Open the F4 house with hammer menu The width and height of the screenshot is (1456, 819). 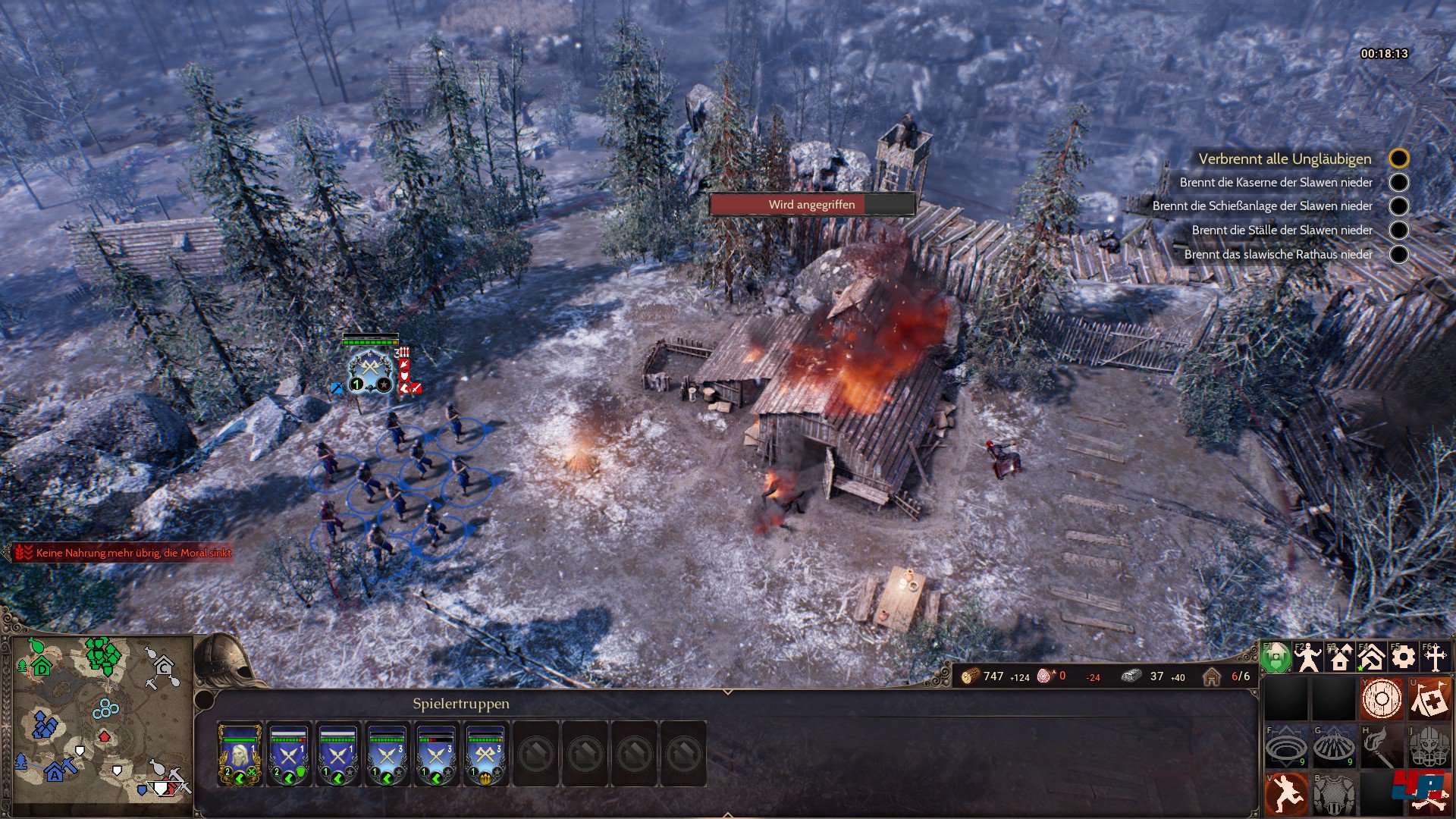click(1371, 657)
